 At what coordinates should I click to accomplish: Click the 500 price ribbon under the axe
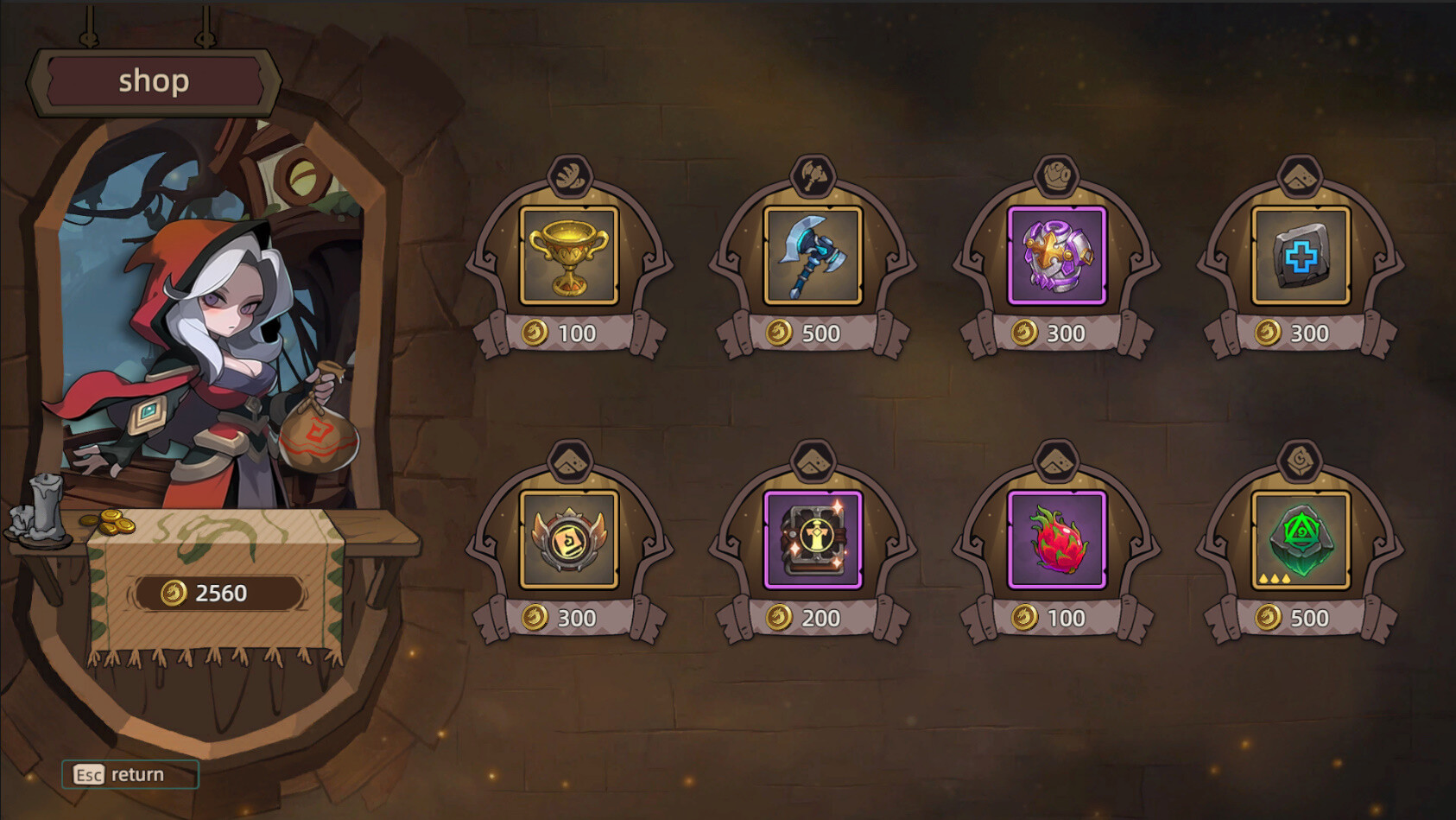point(813,333)
